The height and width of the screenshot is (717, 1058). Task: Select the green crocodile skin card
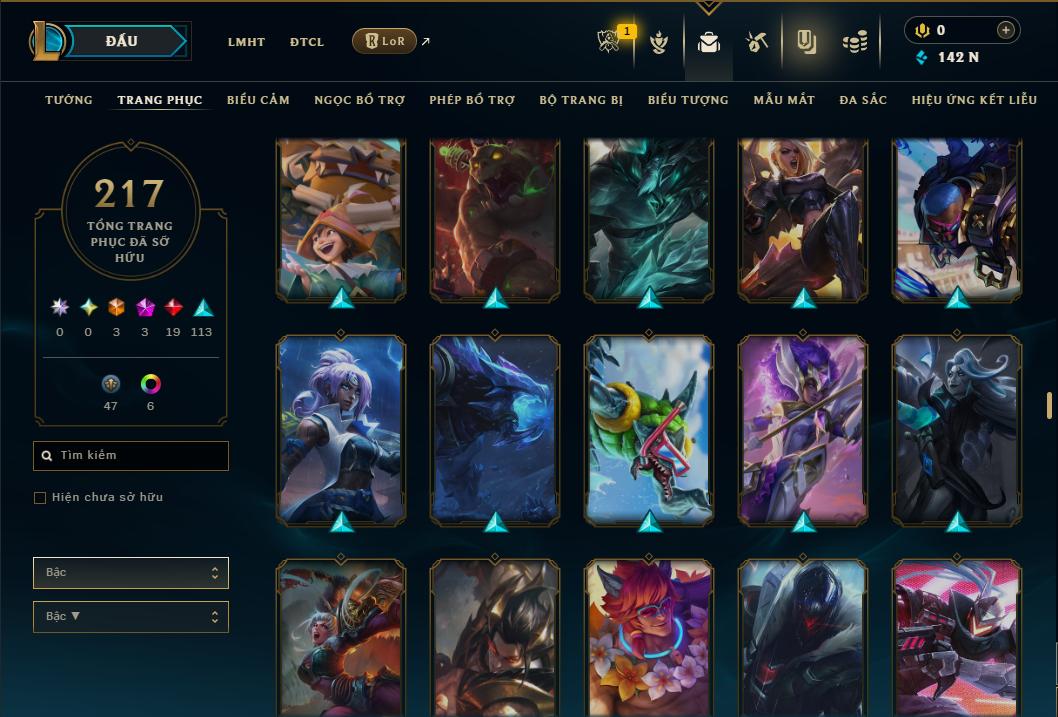tap(649, 429)
